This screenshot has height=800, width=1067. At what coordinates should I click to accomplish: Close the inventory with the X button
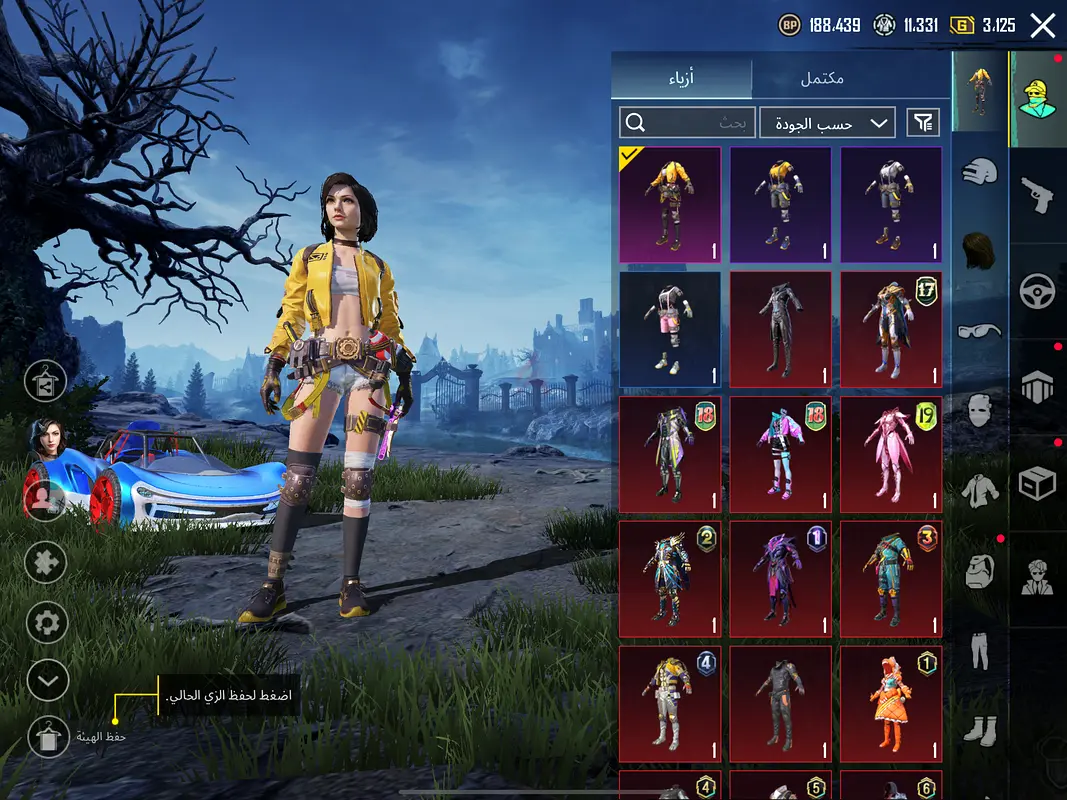tap(1042, 26)
